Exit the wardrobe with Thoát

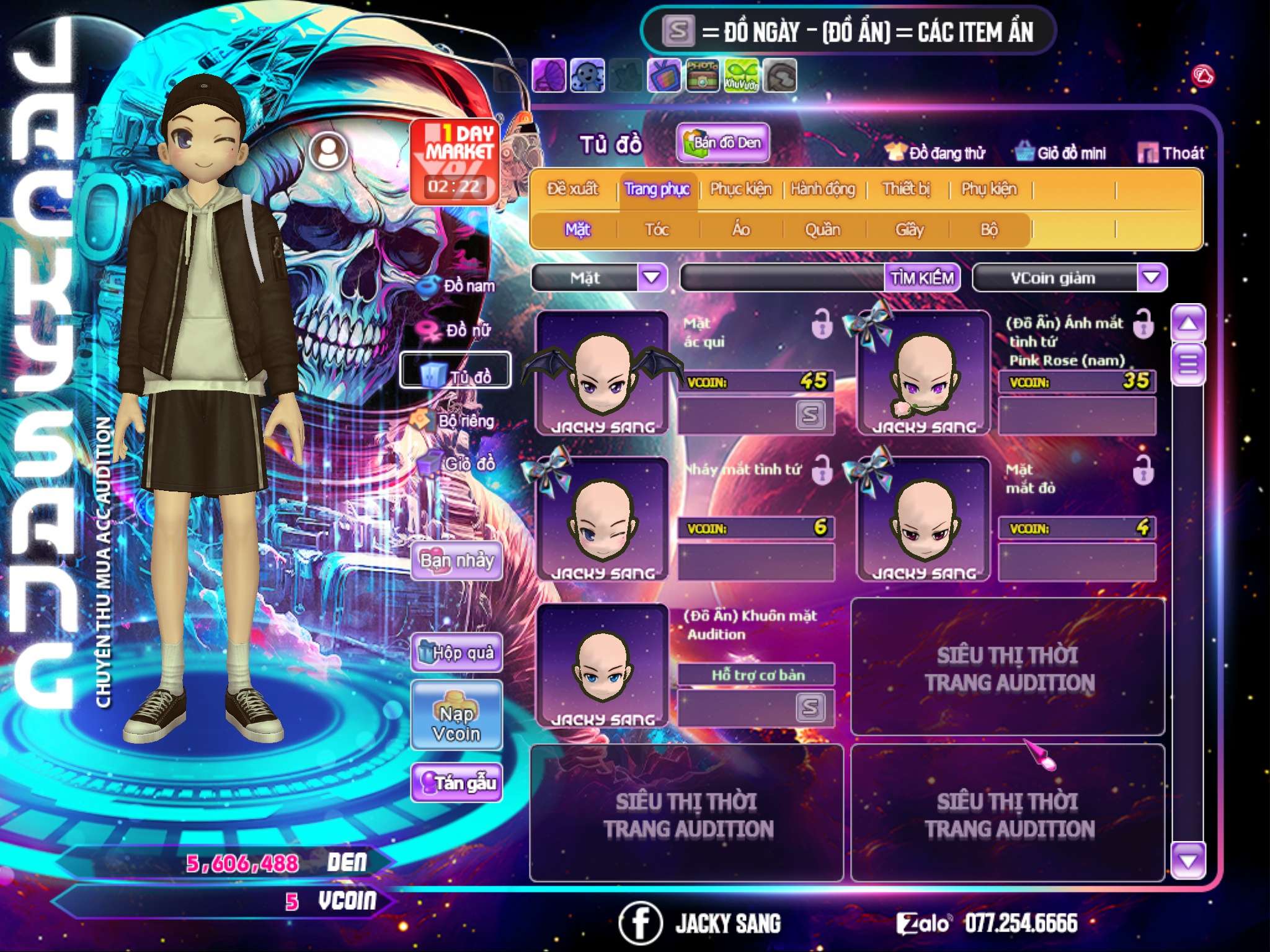click(1171, 153)
